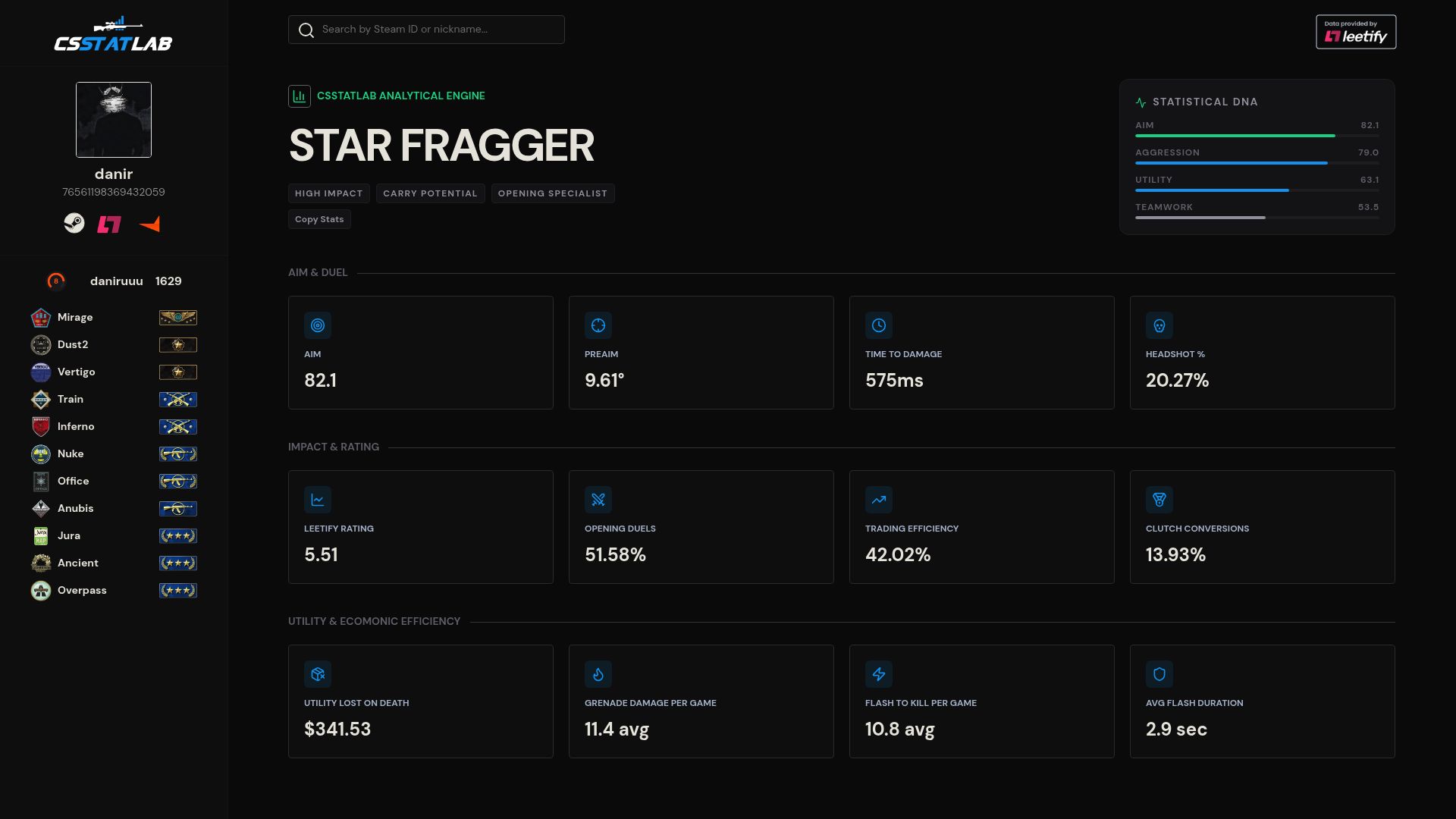Viewport: 1456px width, 819px height.
Task: Visit the Leetify data provider badge
Action: coord(1355,32)
